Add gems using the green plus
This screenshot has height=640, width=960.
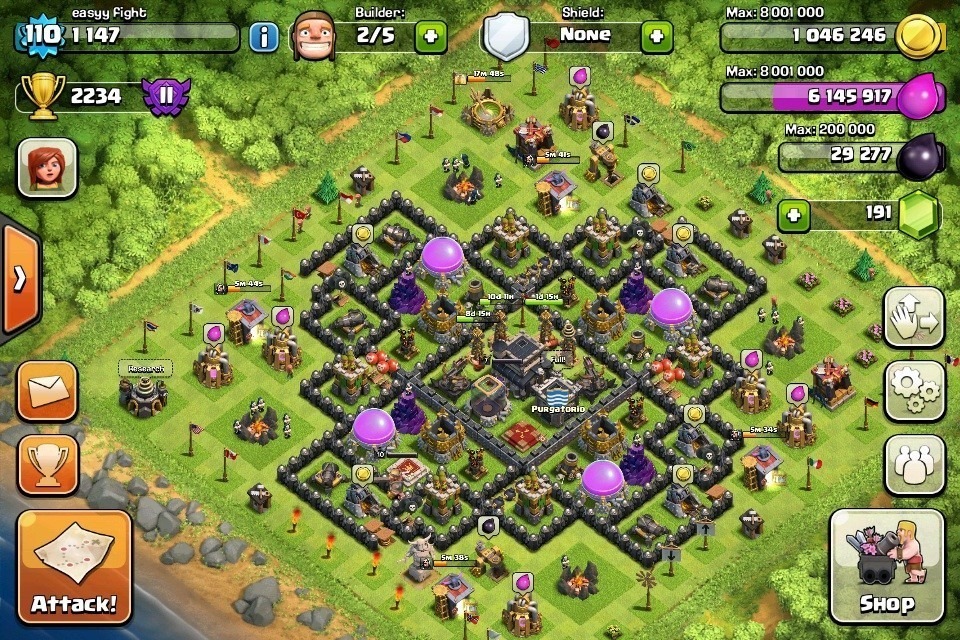tap(794, 215)
